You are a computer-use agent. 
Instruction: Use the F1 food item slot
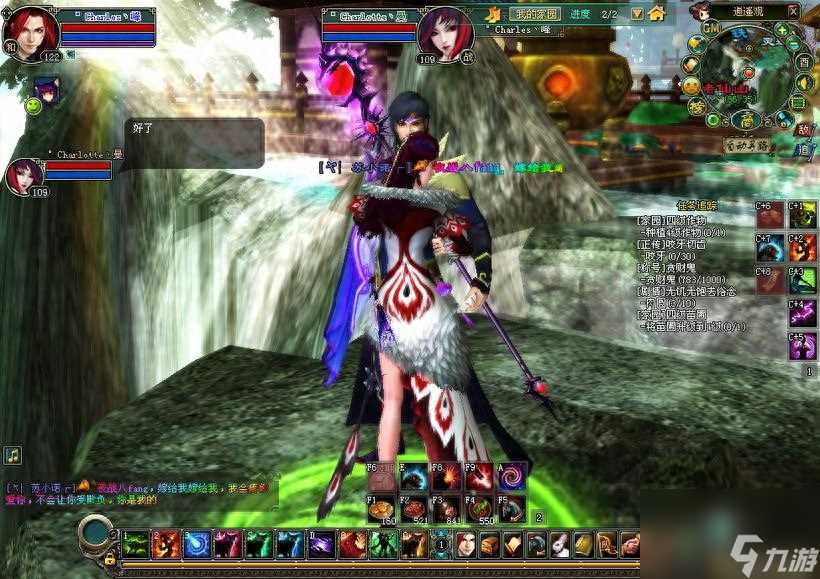tap(382, 508)
